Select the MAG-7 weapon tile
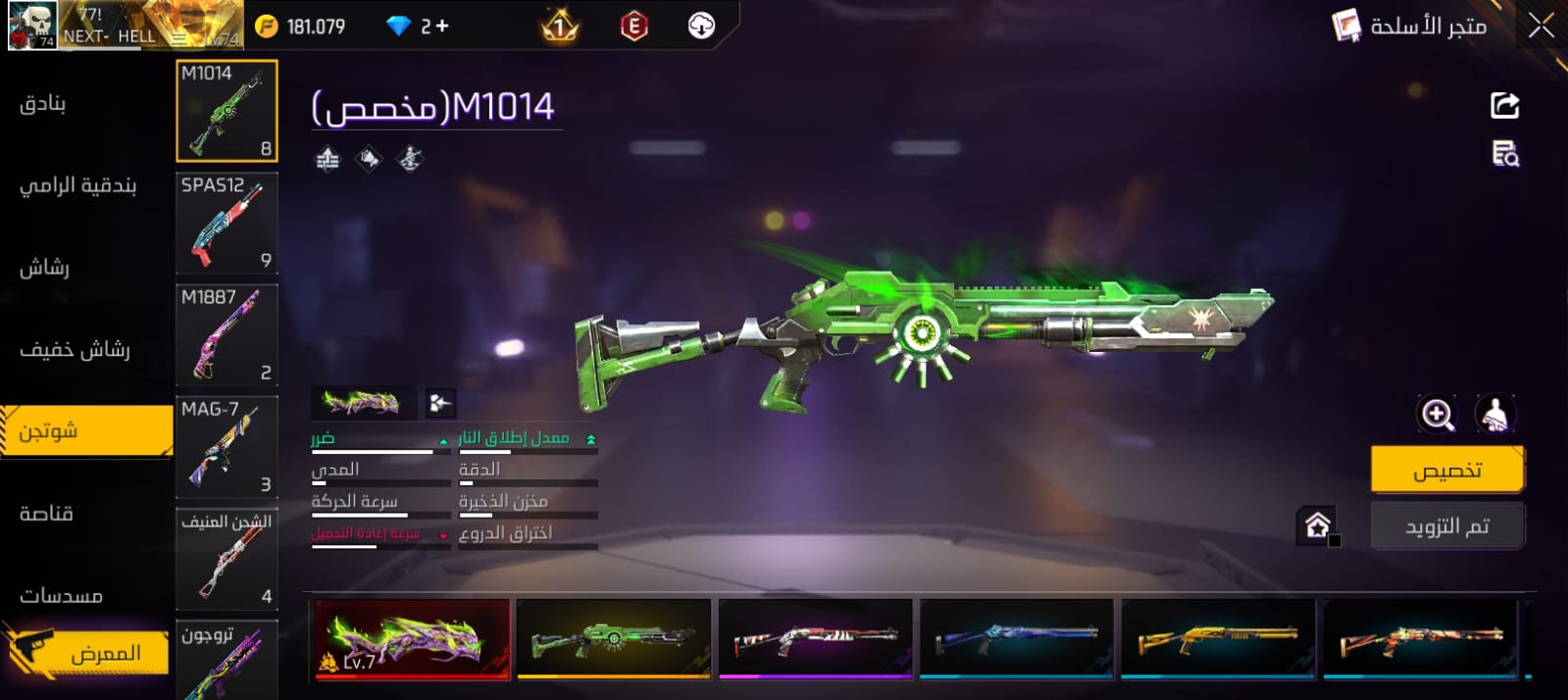Viewport: 1568px width, 700px height. 227,447
